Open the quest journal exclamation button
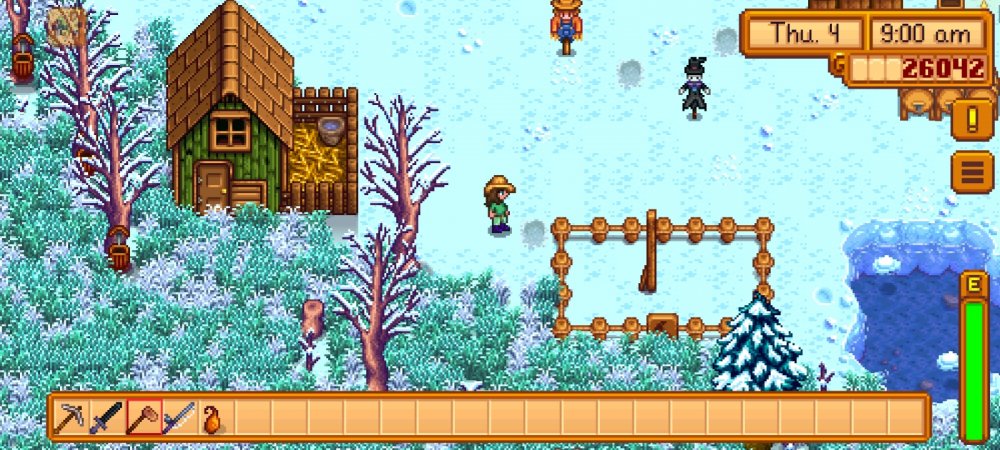 (x=971, y=120)
